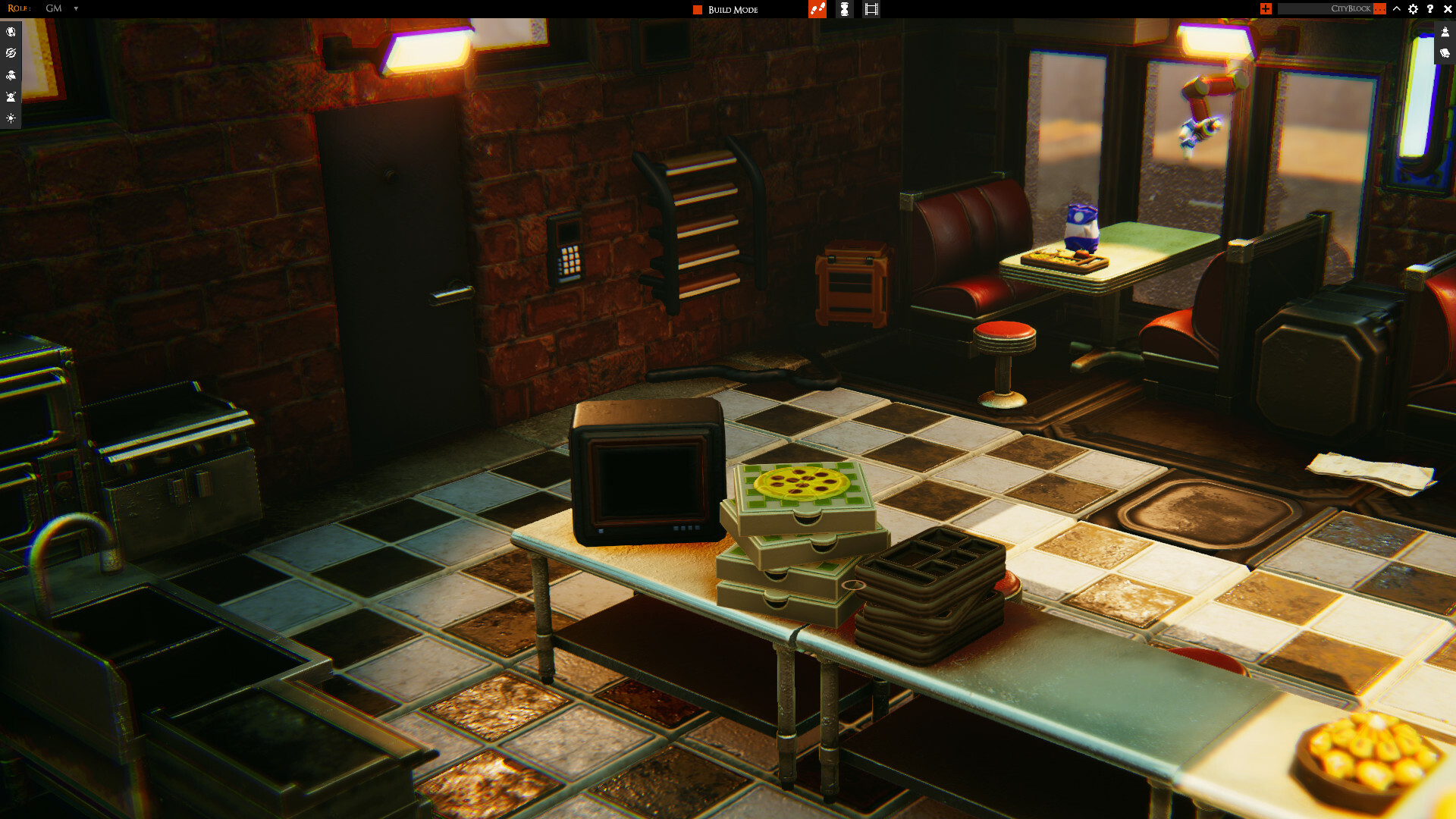Select the footsteps movement tool
The image size is (1456, 819).
click(x=817, y=9)
